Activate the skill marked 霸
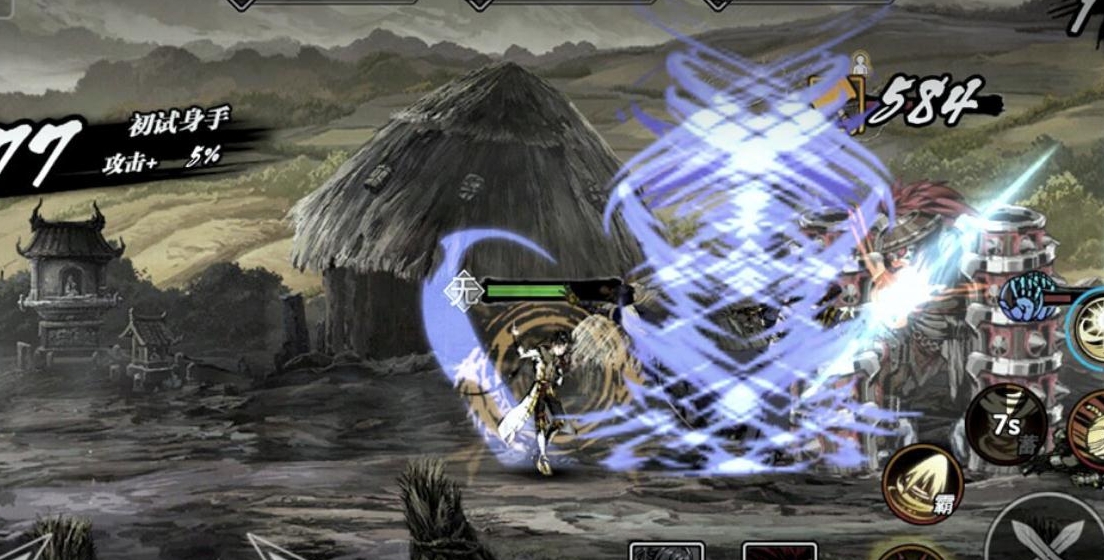1104x560 pixels. coord(922,484)
